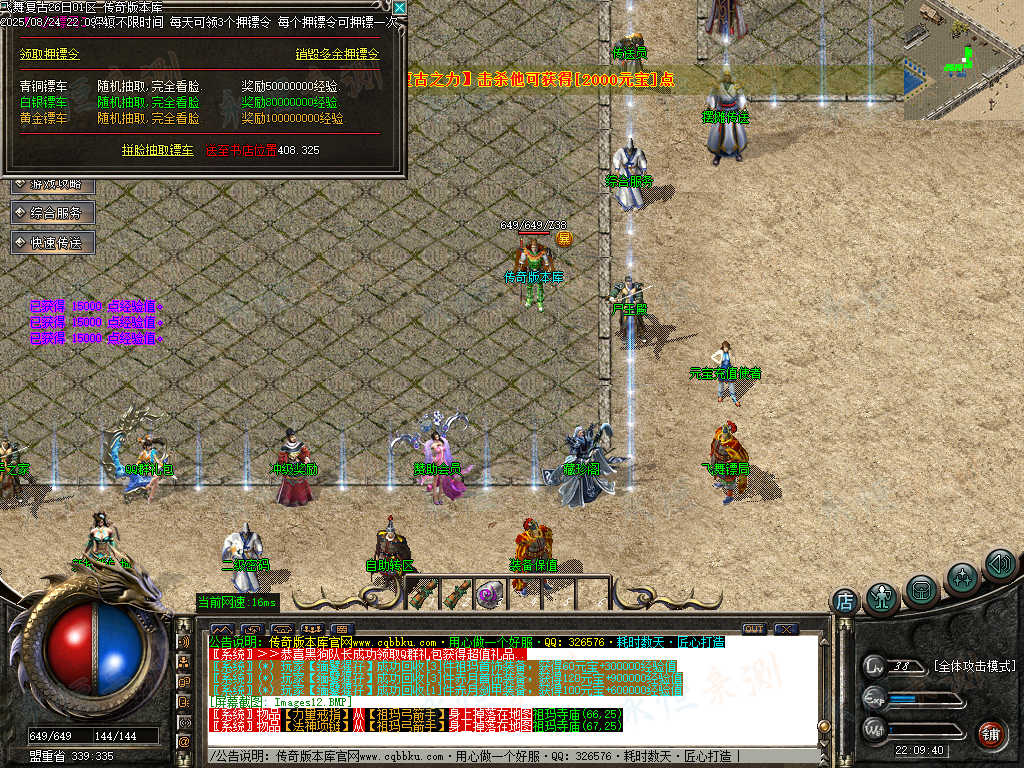This screenshot has height=768, width=1024.
Task: Switch the 全体攻击模式 attack mode label
Action: point(974,666)
